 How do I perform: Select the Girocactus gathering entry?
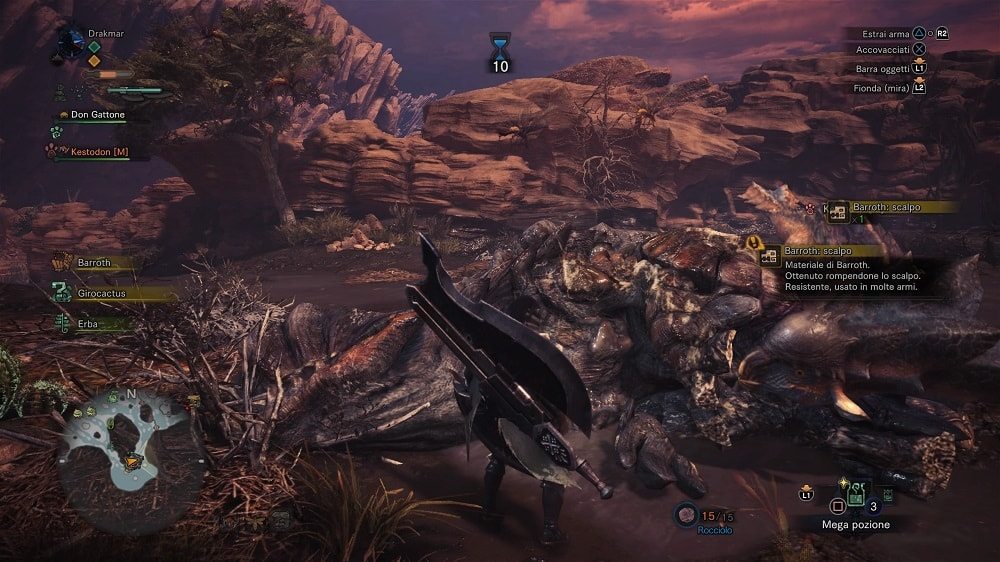click(x=105, y=294)
